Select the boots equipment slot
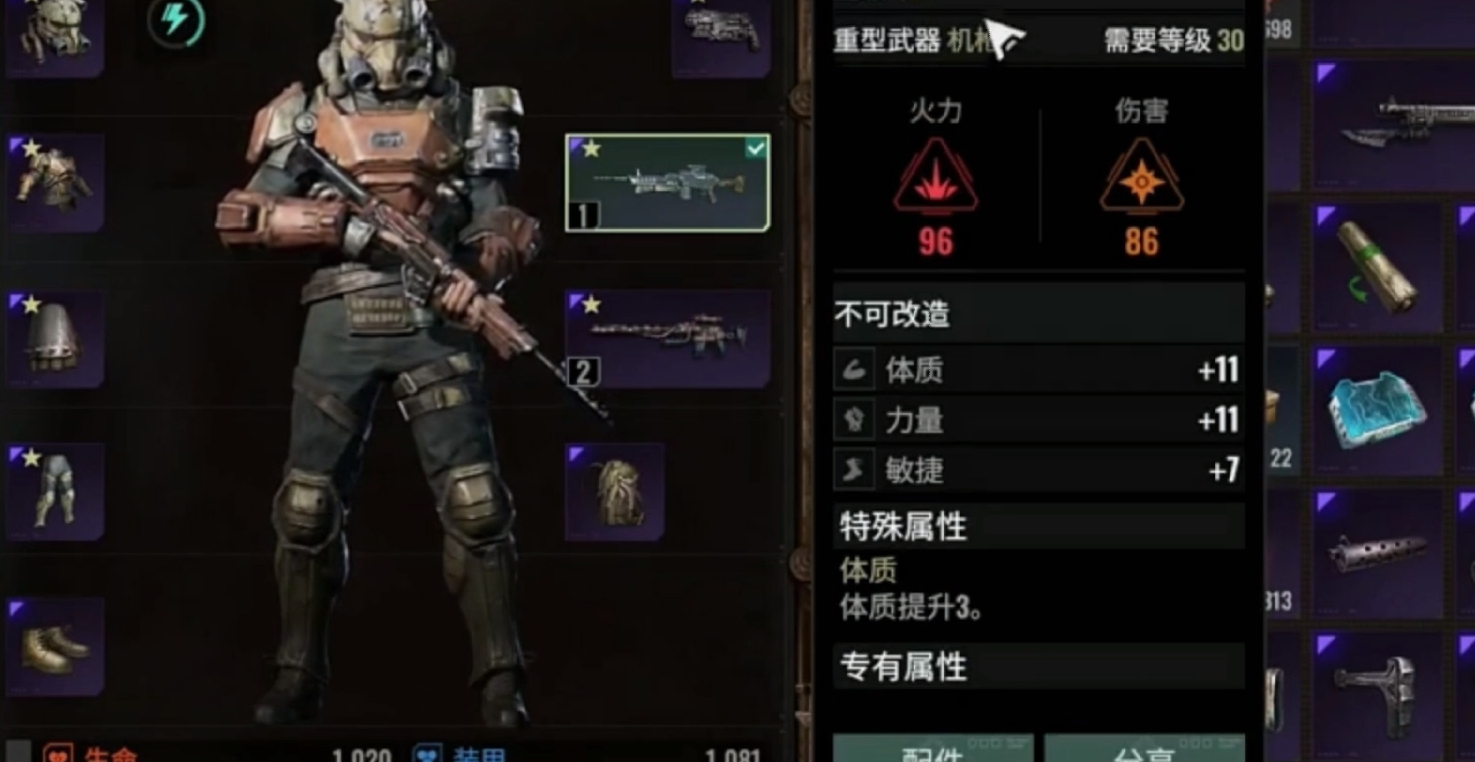 55,646
